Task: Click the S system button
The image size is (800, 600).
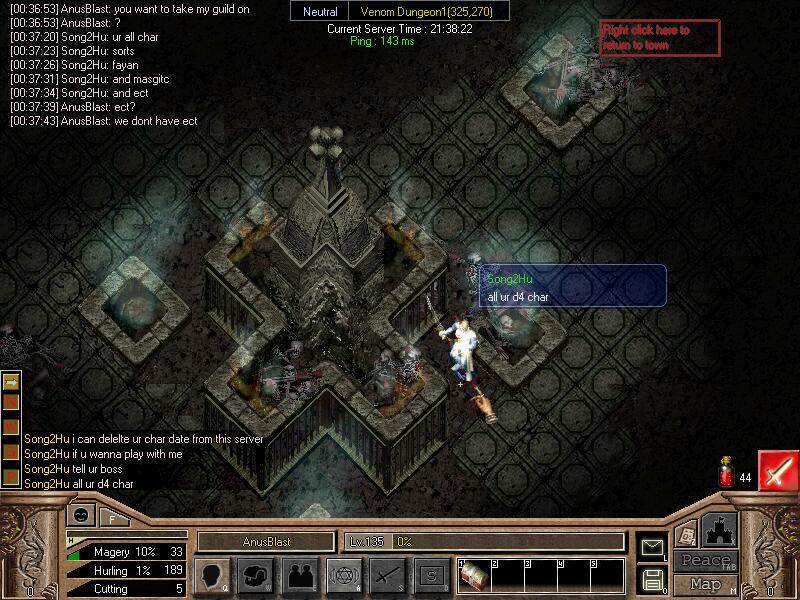Action: coord(431,575)
